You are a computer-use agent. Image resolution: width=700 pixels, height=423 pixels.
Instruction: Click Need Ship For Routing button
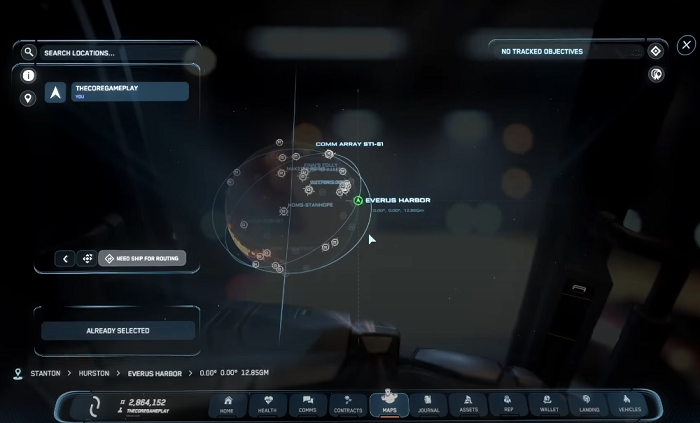(141, 258)
